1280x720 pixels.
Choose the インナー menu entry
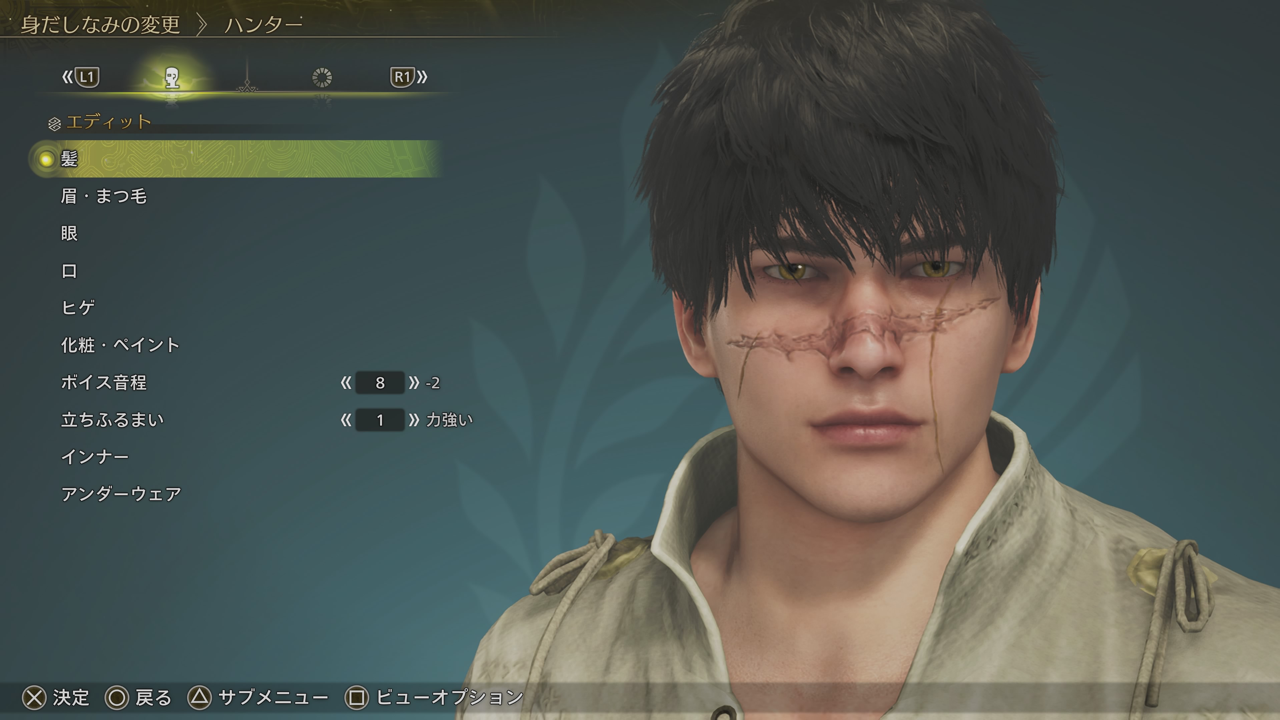coord(95,457)
